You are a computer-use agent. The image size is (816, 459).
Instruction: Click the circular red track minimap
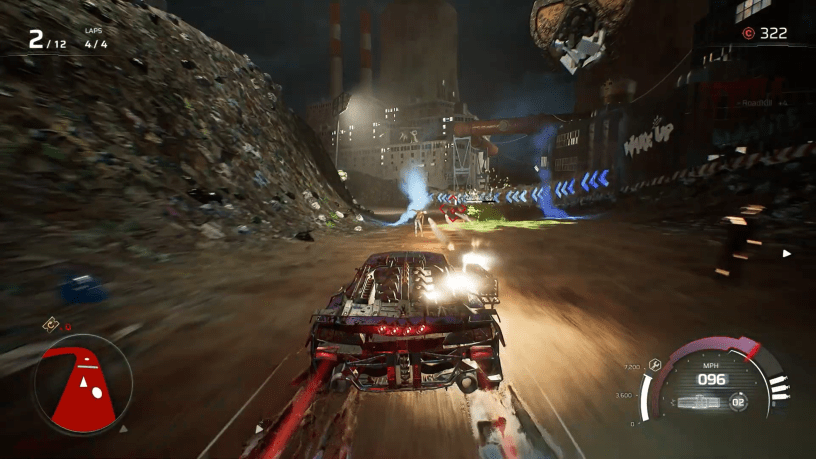tap(81, 384)
